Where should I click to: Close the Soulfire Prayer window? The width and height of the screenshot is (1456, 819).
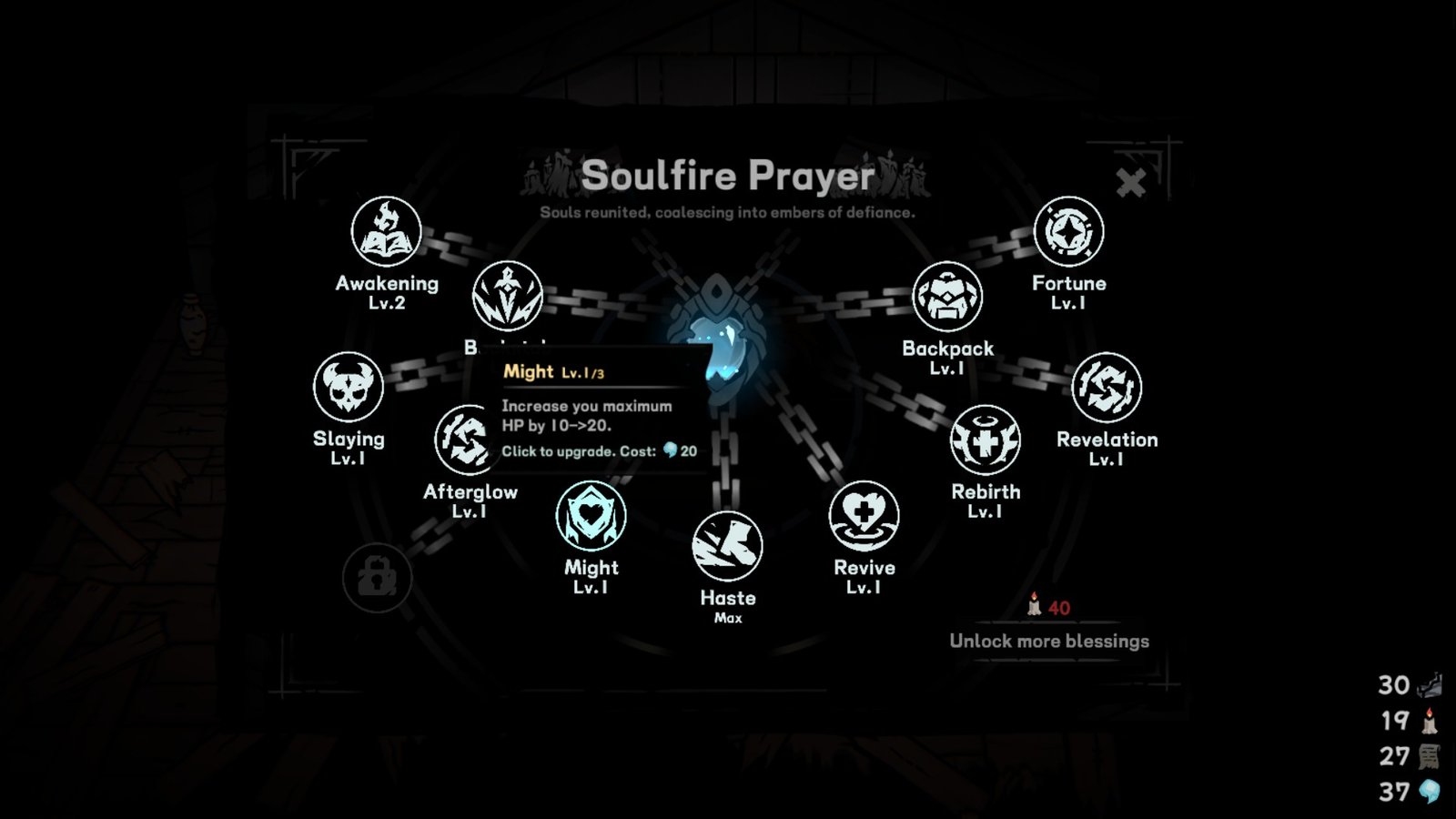1131,182
